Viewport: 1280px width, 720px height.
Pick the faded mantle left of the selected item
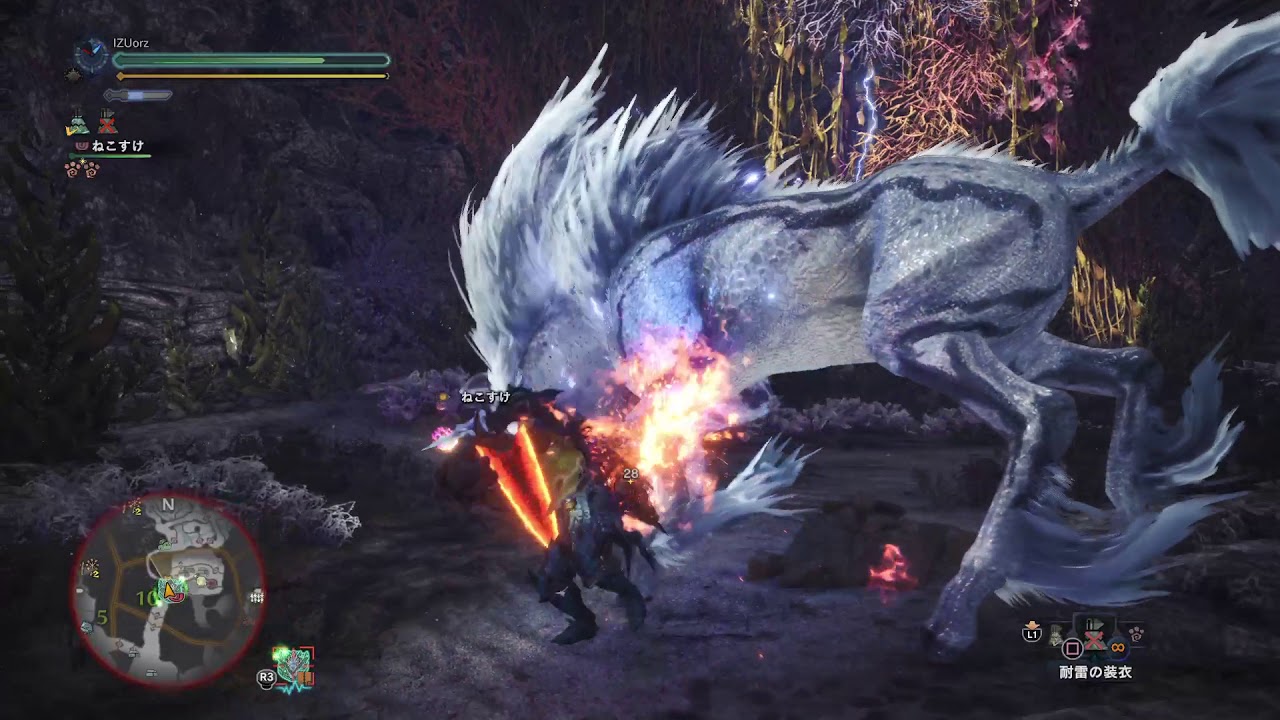1057,634
